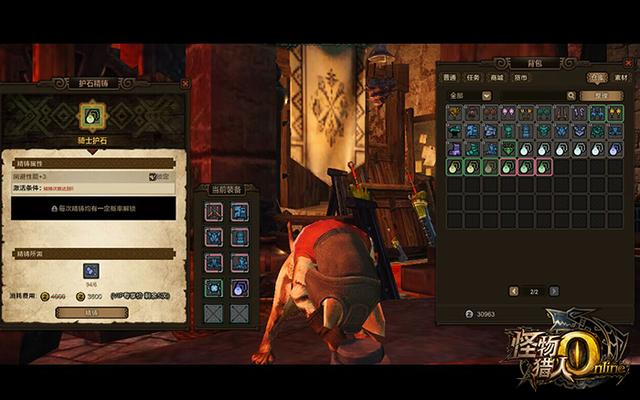This screenshot has width=640, height=400.
Task: Close the 护石精铸 talisman refining window
Action: pos(184,85)
